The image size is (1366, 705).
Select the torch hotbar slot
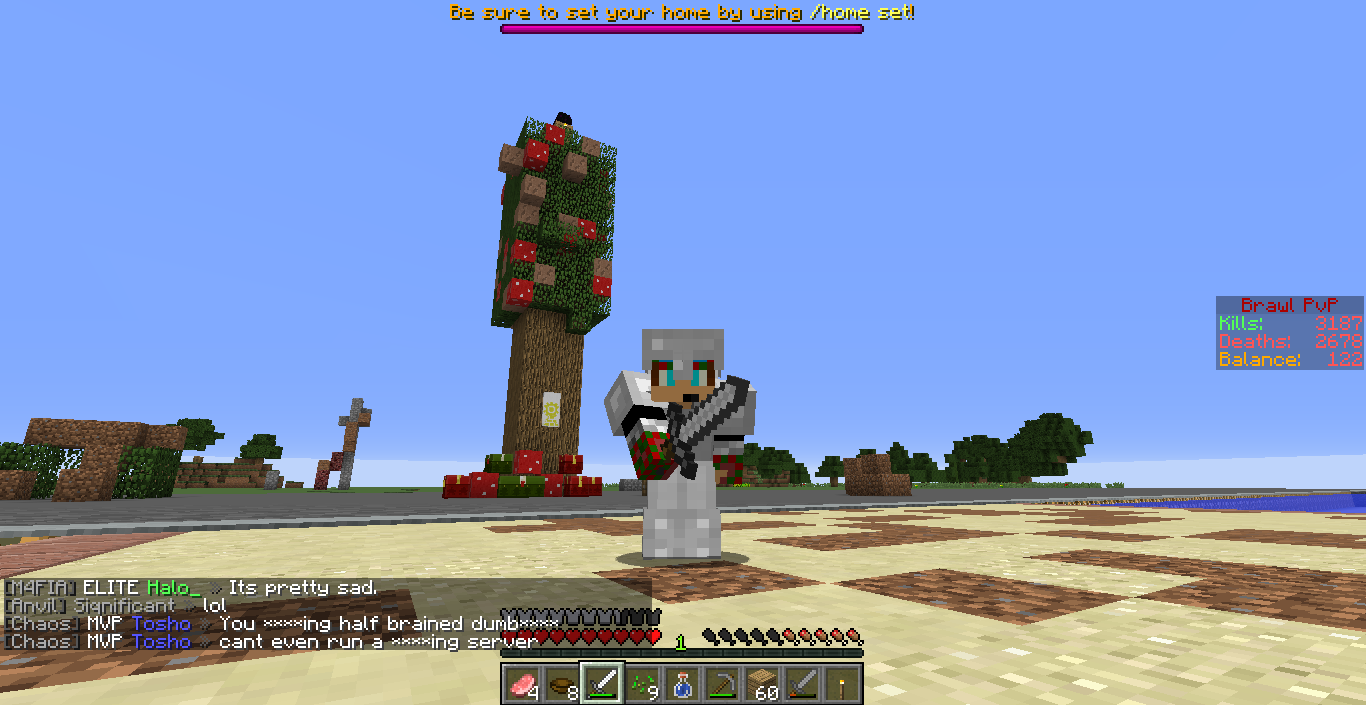[842, 684]
